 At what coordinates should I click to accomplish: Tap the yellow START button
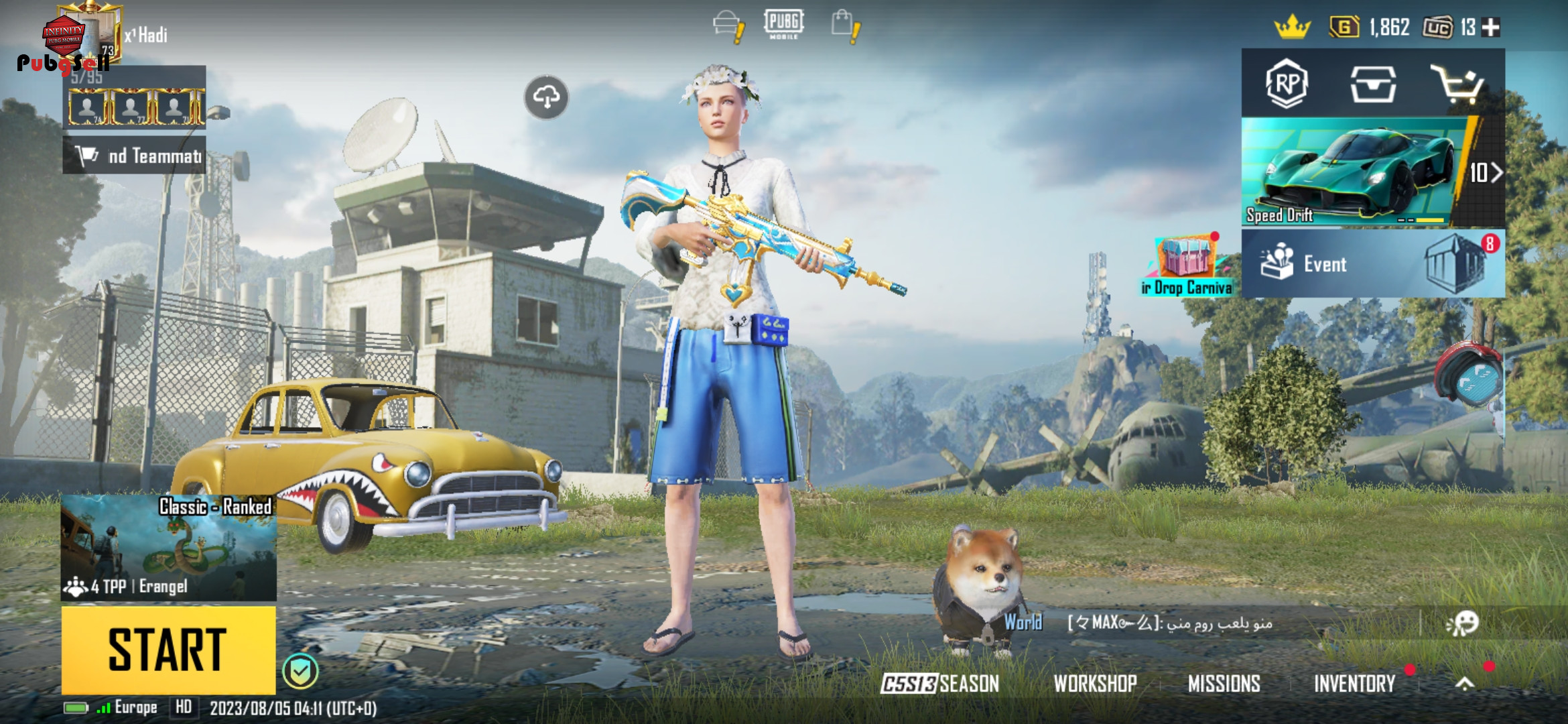[x=168, y=649]
